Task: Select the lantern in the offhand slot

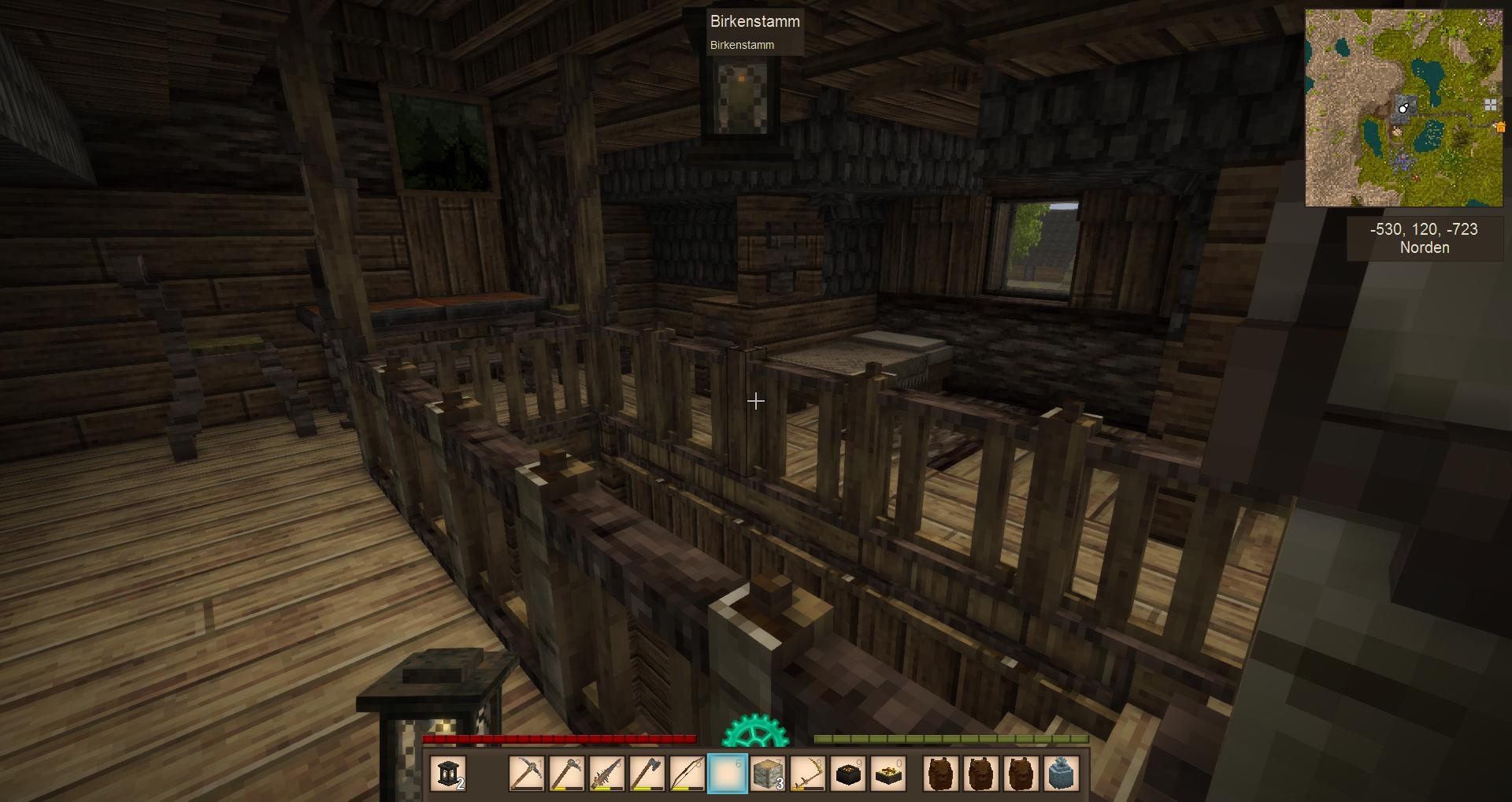Action: coord(448,774)
